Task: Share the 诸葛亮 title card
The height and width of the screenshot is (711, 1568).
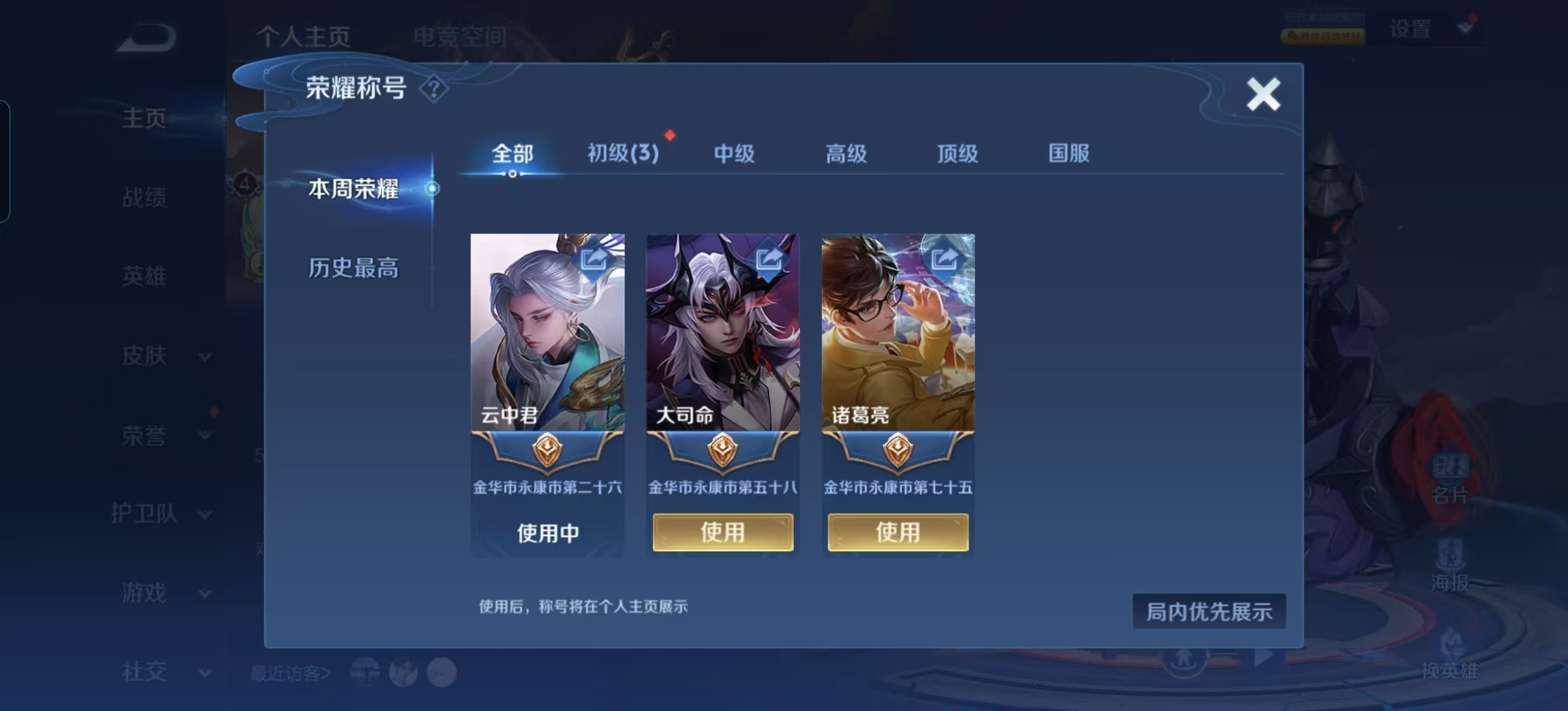Action: 944,258
